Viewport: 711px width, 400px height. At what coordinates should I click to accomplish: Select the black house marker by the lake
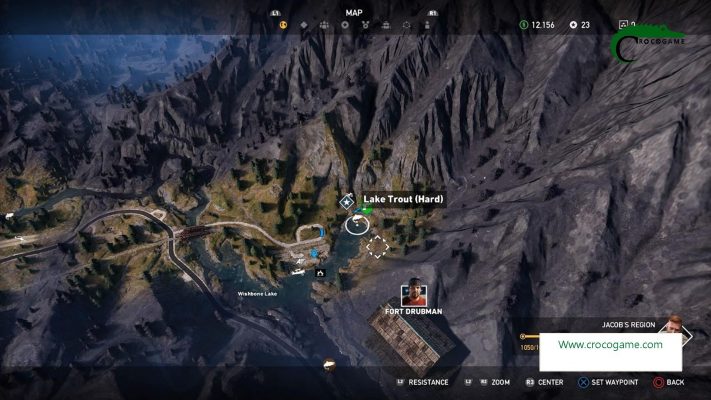click(x=320, y=272)
